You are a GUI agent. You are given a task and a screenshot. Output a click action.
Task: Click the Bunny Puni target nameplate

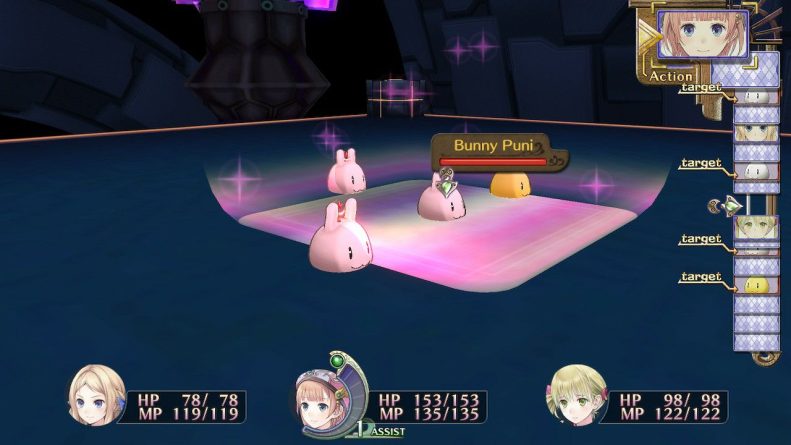coord(490,145)
